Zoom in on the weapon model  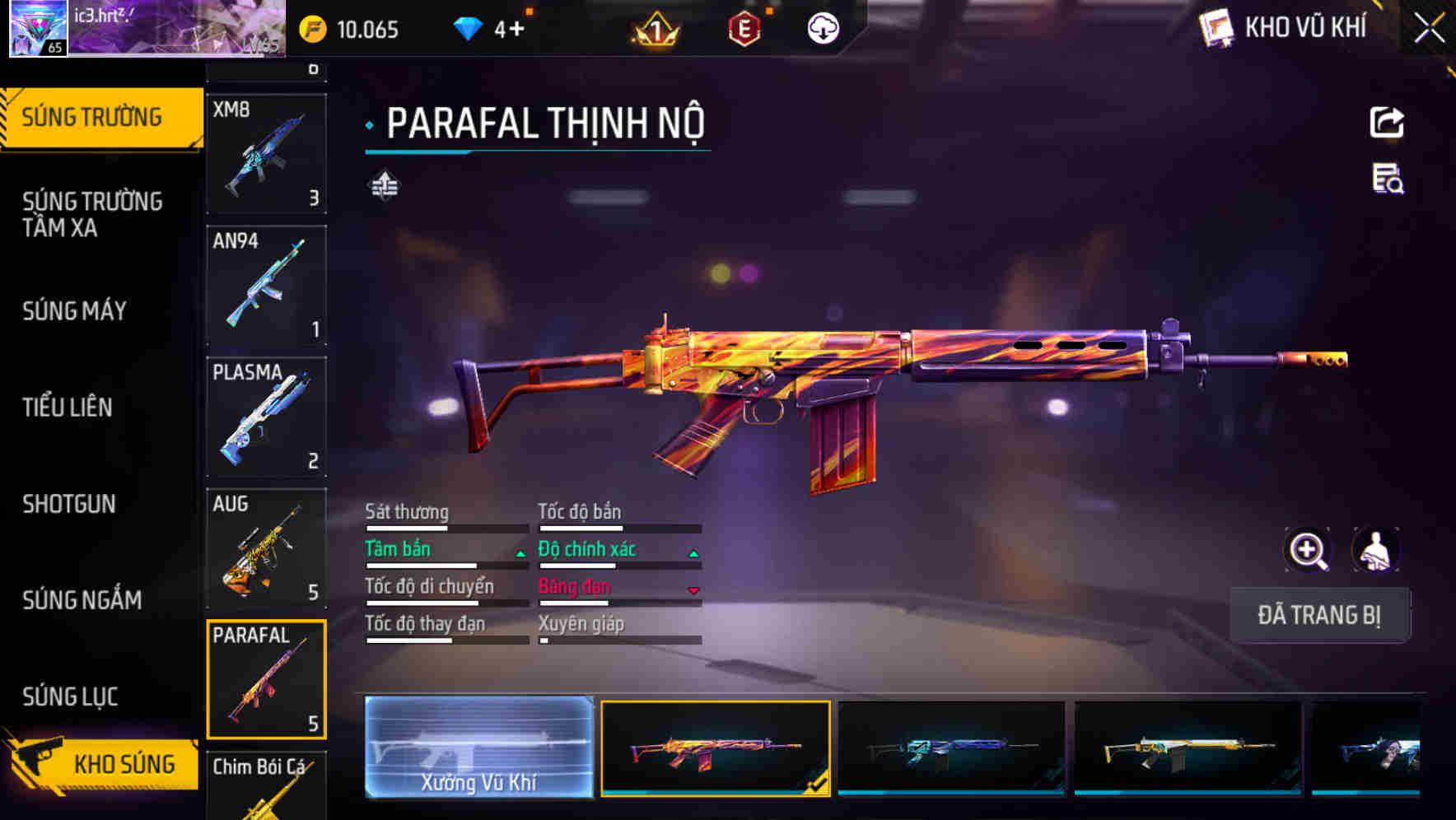pyautogui.click(x=1309, y=550)
